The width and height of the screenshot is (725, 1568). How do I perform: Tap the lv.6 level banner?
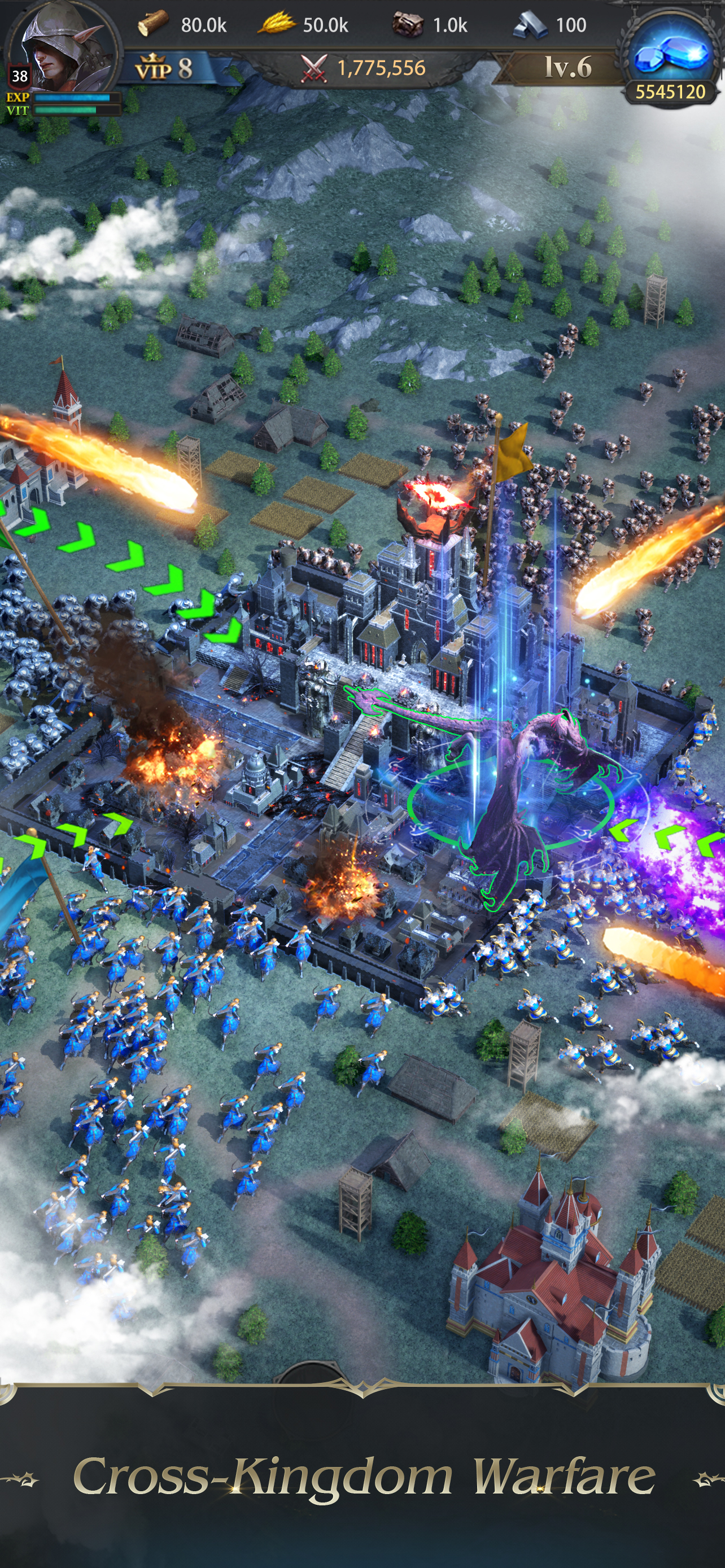pos(567,67)
